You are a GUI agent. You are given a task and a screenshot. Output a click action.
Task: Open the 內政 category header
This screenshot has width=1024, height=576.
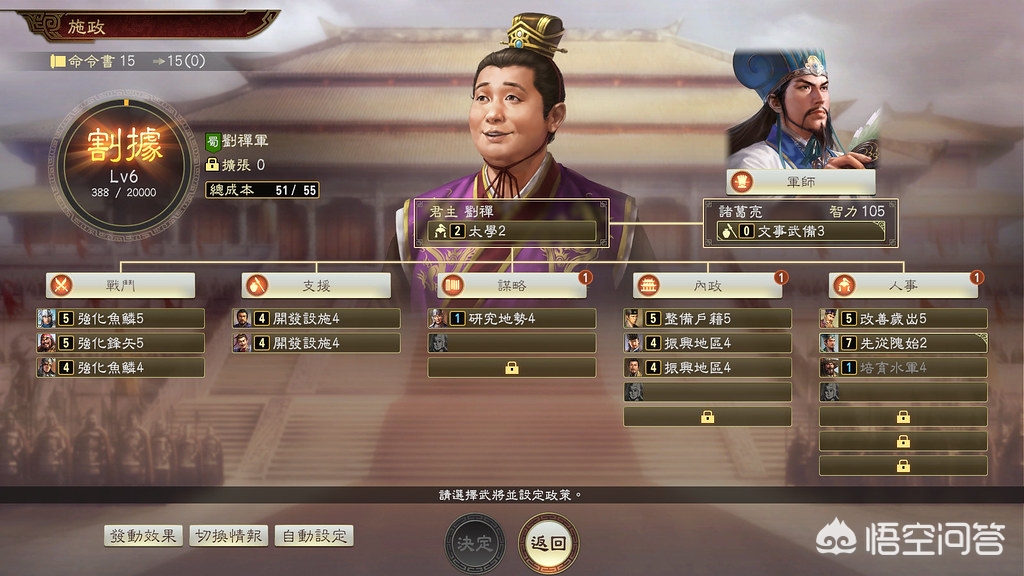coord(707,285)
